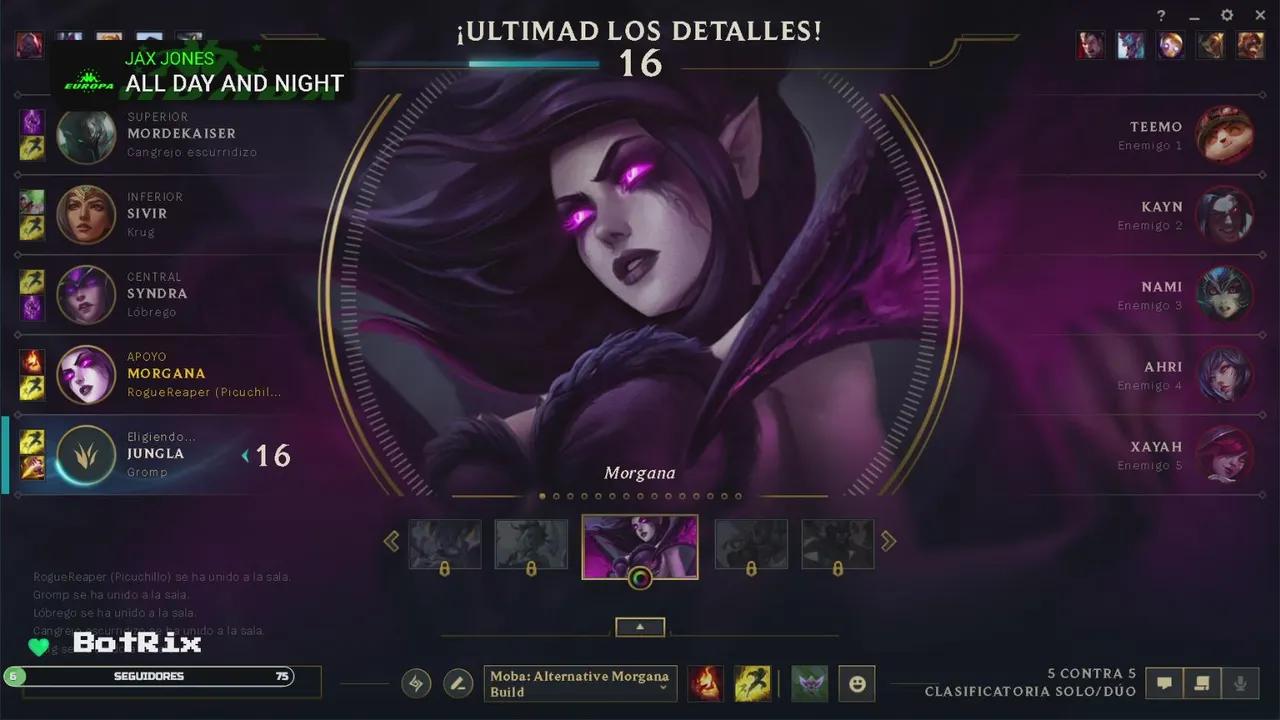Select the Ghost summoner spell icon
This screenshot has height=720, width=1280.
753,684
